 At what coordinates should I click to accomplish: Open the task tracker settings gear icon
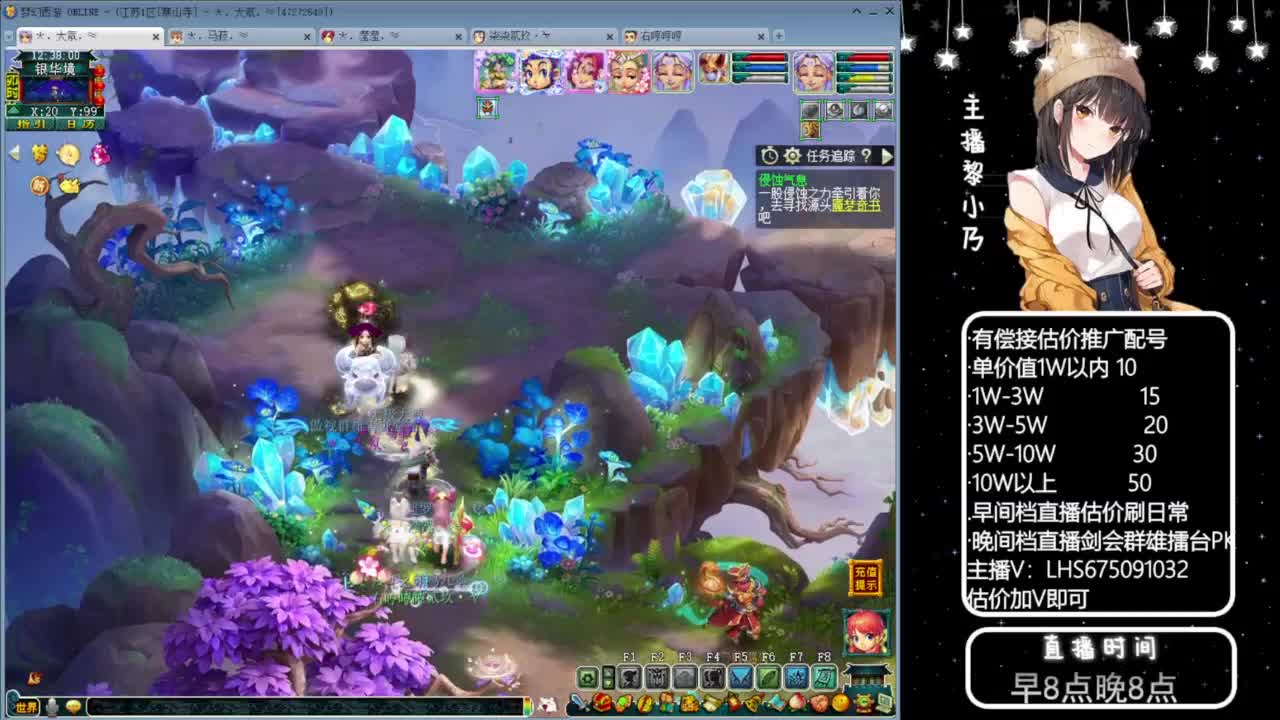[x=793, y=155]
